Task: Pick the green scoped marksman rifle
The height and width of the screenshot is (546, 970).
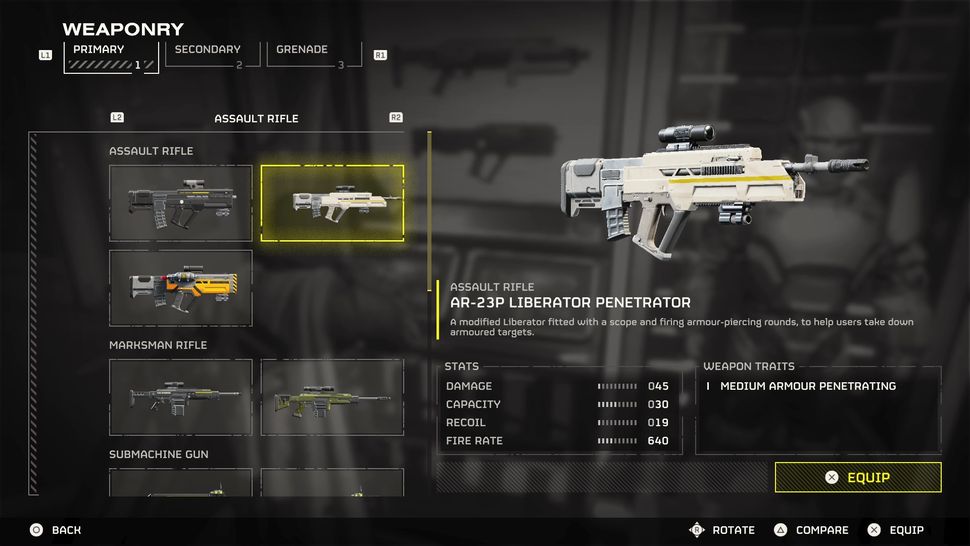Action: [x=332, y=397]
